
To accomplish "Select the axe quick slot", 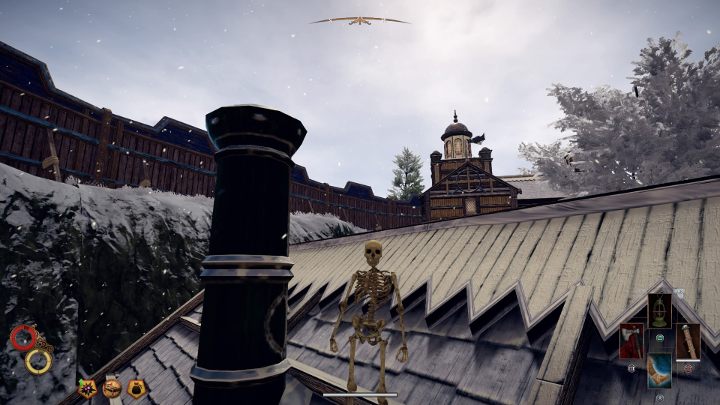I will pyautogui.click(x=632, y=341).
